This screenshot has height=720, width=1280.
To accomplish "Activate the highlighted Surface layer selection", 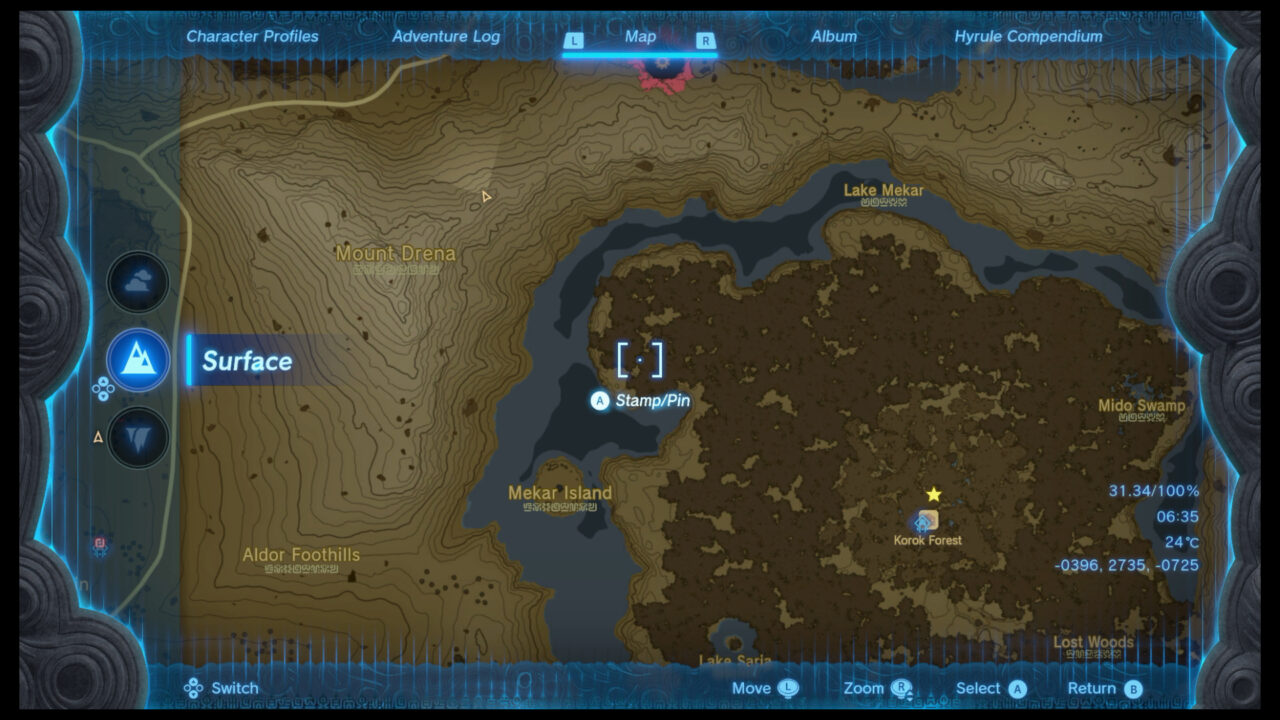I will [x=246, y=362].
